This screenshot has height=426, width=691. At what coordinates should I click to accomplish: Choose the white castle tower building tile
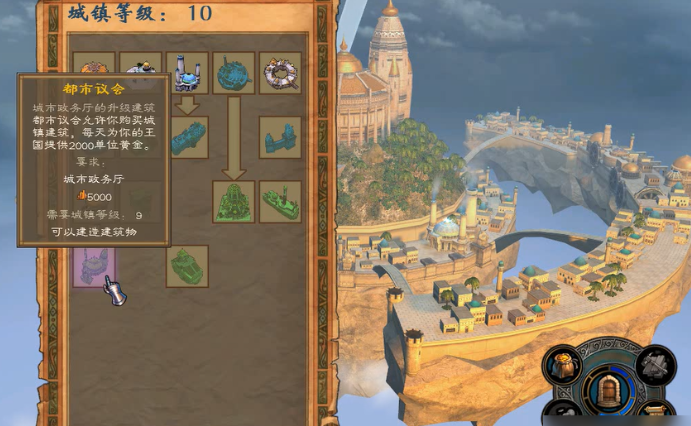click(x=187, y=72)
